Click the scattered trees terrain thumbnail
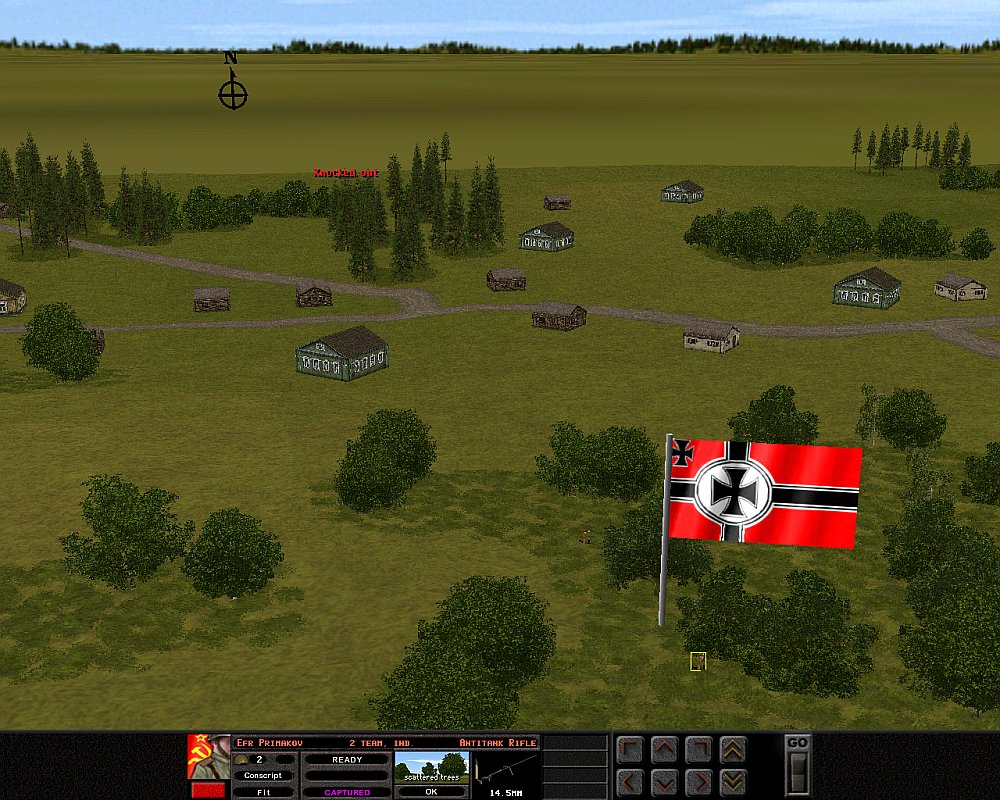This screenshot has width=1000, height=800. pyautogui.click(x=431, y=768)
